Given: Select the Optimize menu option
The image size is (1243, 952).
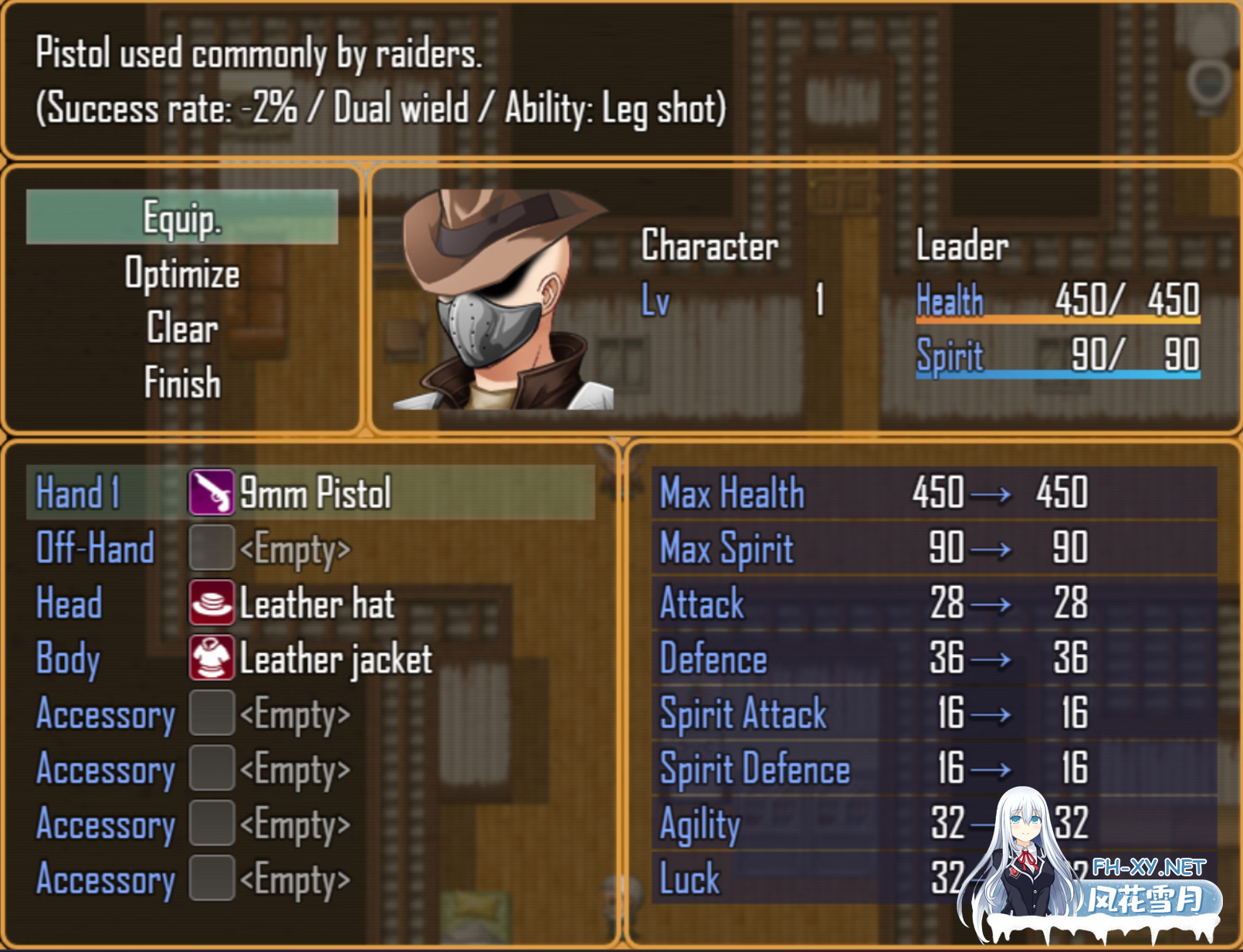Looking at the screenshot, I should pyautogui.click(x=182, y=274).
